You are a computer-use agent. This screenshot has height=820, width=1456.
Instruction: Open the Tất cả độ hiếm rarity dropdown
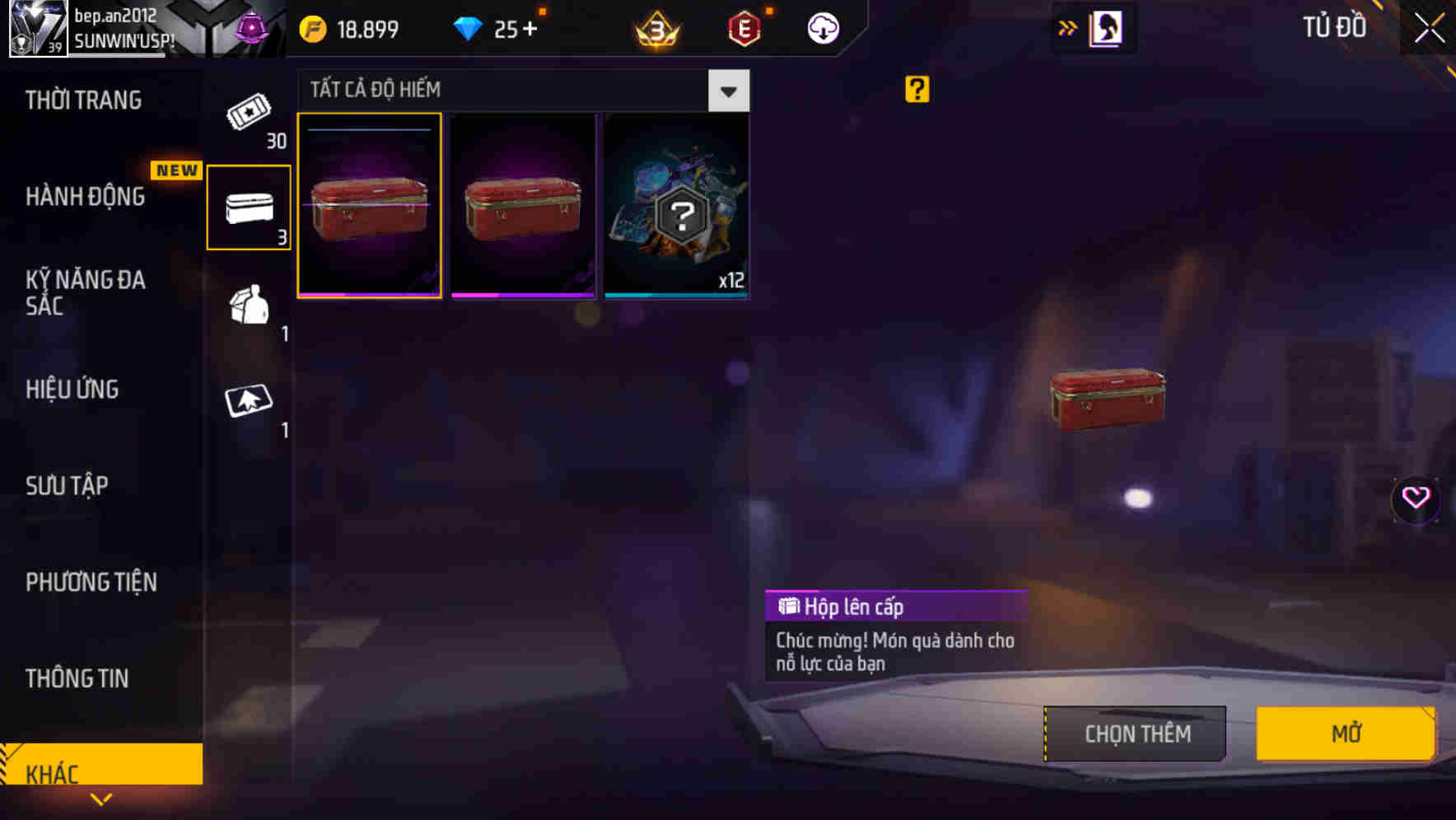coord(727,91)
